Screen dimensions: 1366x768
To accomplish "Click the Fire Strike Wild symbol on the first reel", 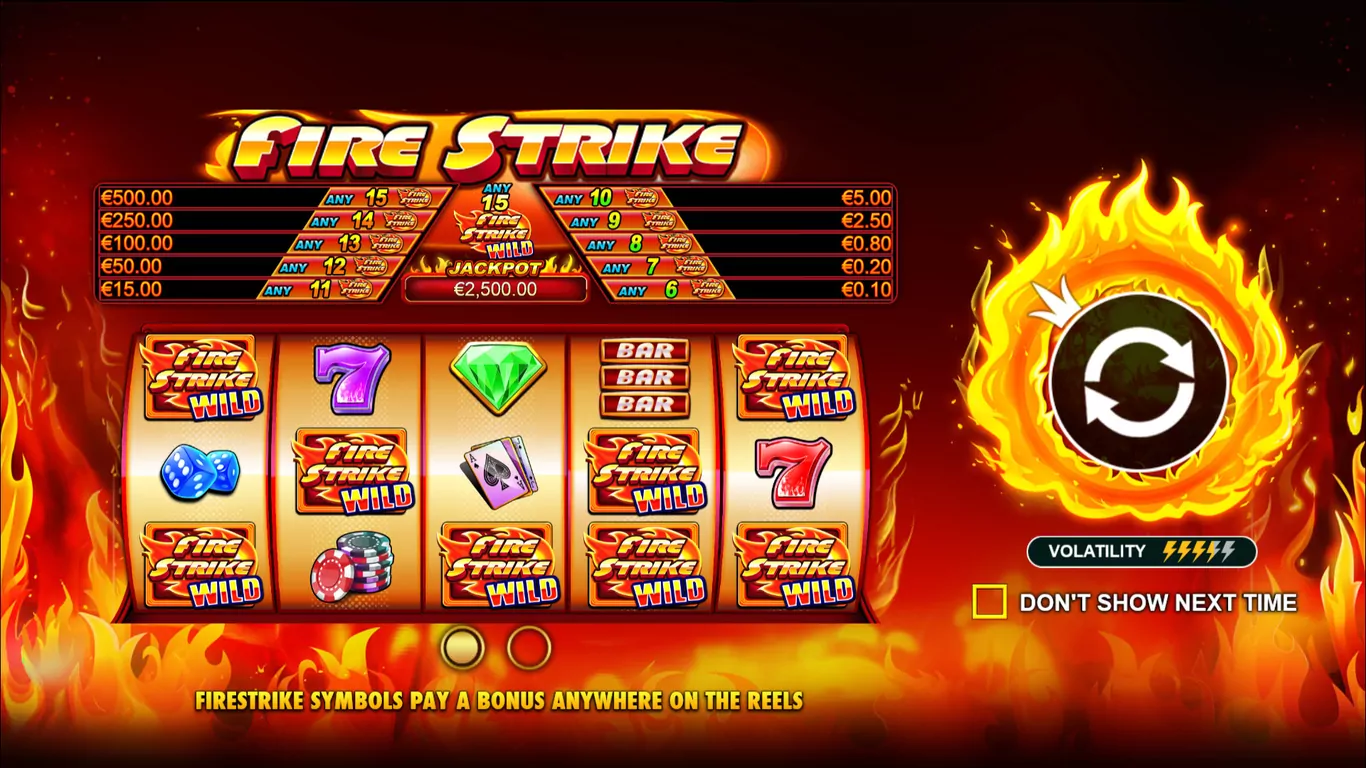I will 200,378.
